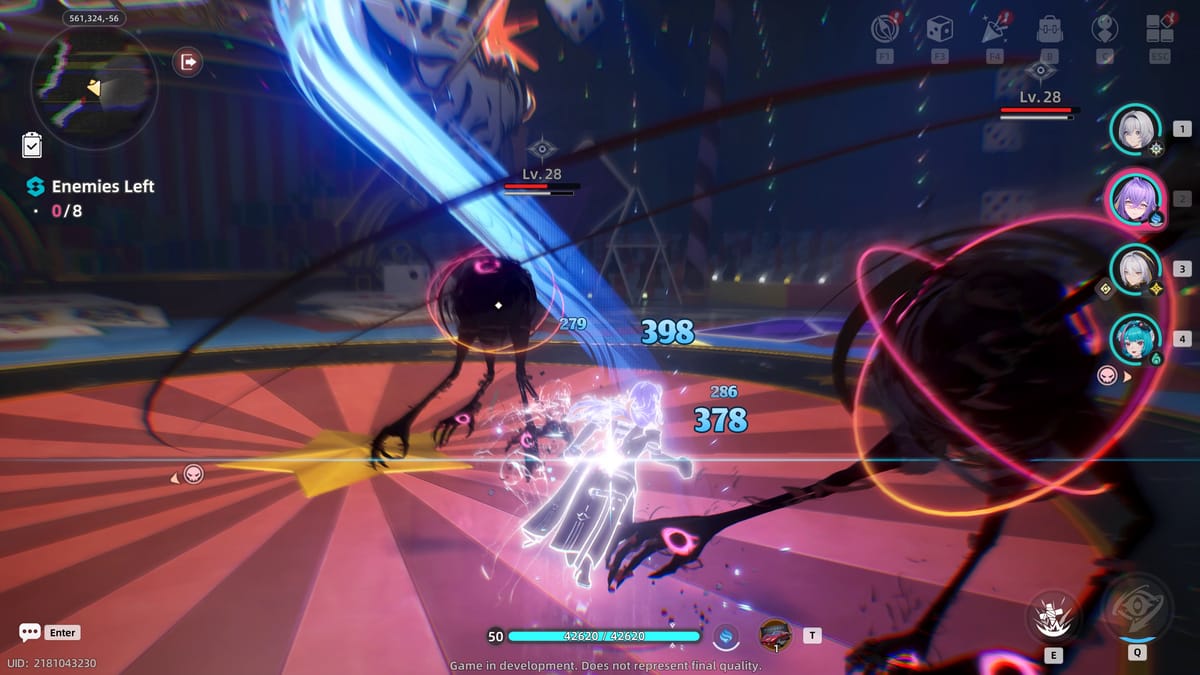Screen dimensions: 1200x675
Task: Open the character menu icon
Action: pos(1105,29)
